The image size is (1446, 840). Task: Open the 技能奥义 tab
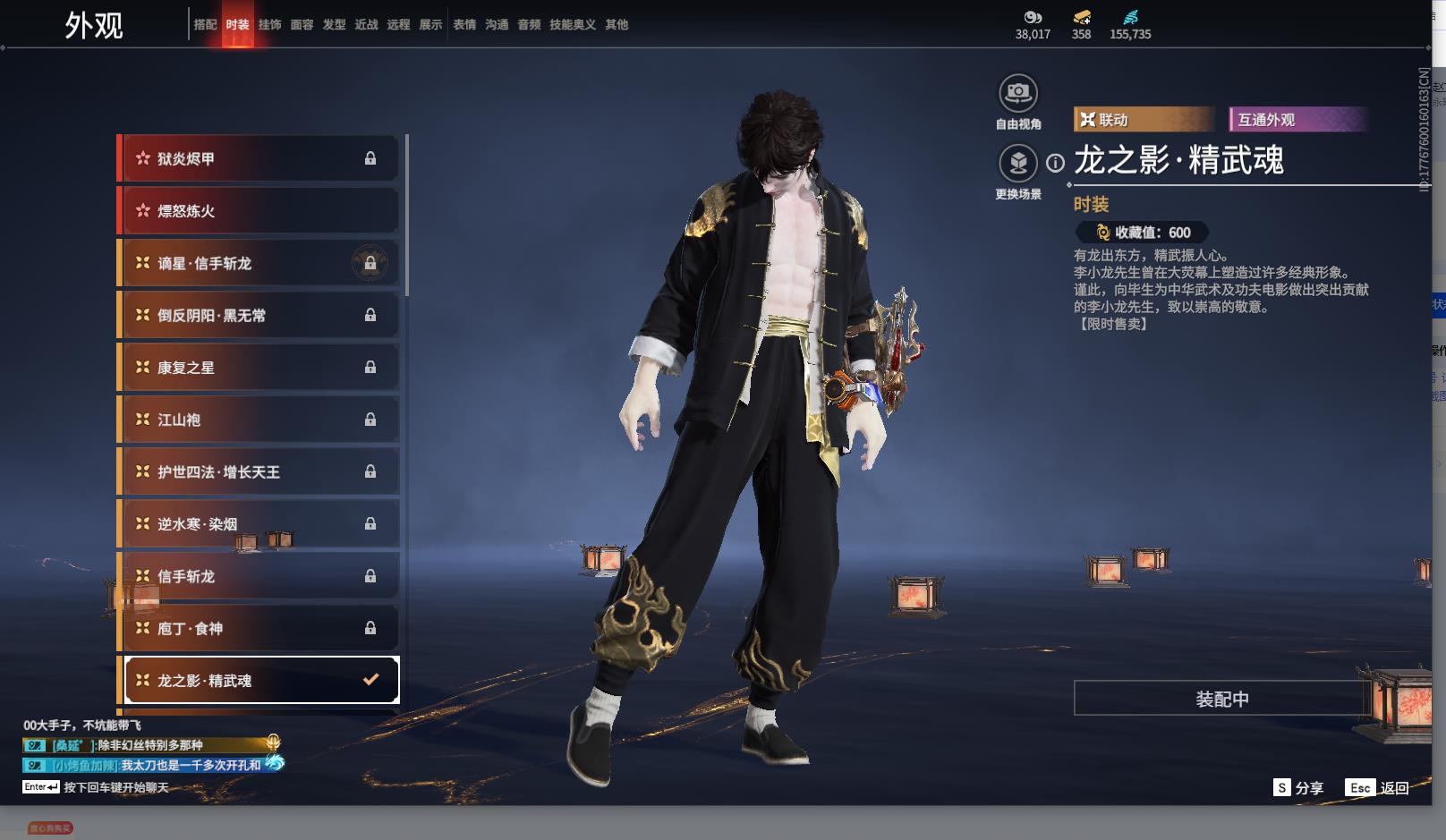pos(572,25)
